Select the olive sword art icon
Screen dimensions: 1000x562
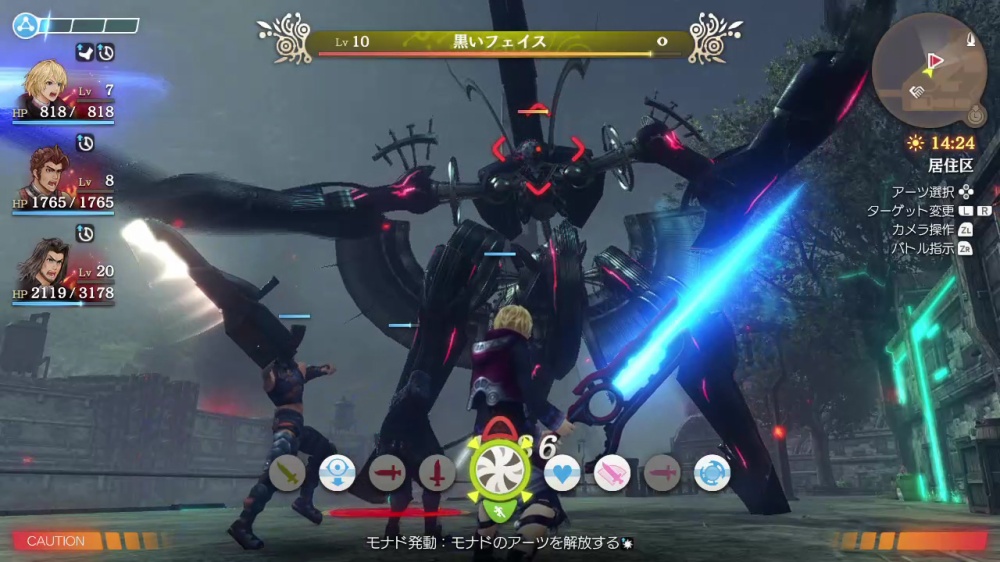(287, 472)
